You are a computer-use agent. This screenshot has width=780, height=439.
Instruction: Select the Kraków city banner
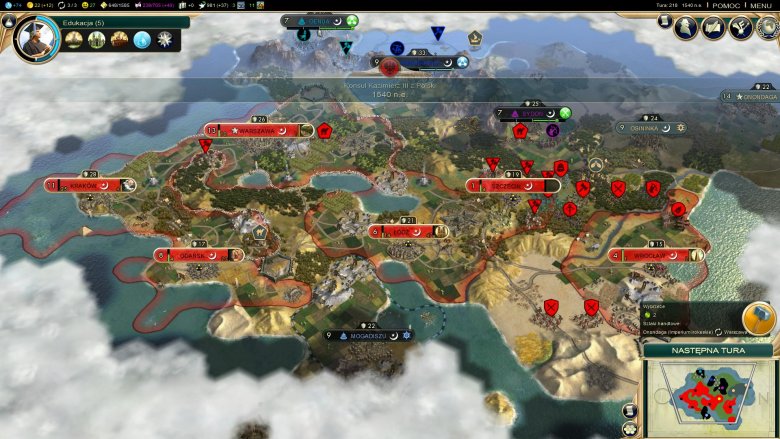pos(90,185)
